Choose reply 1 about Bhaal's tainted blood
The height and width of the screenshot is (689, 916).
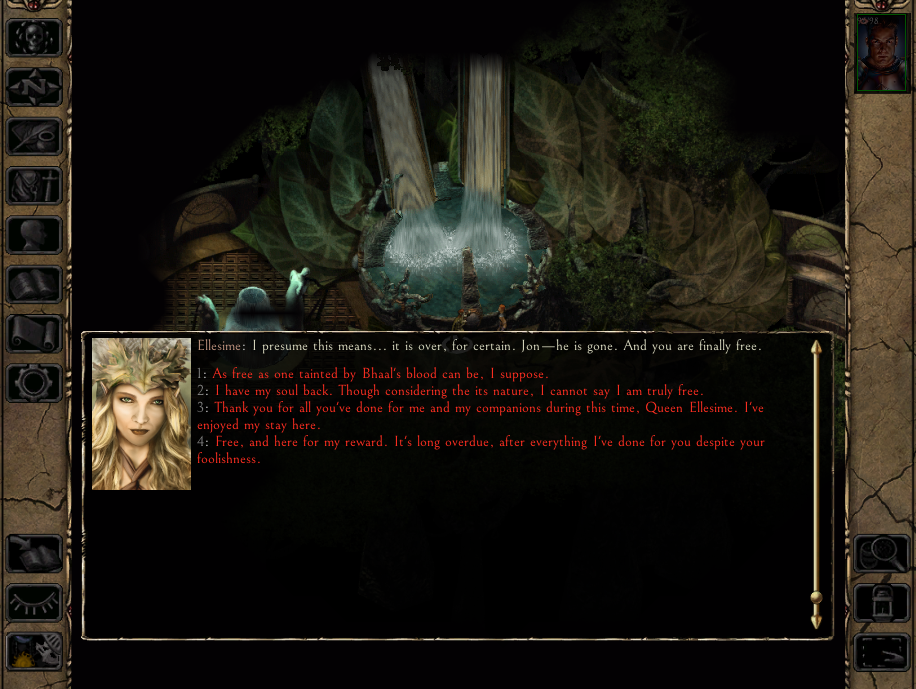click(380, 374)
